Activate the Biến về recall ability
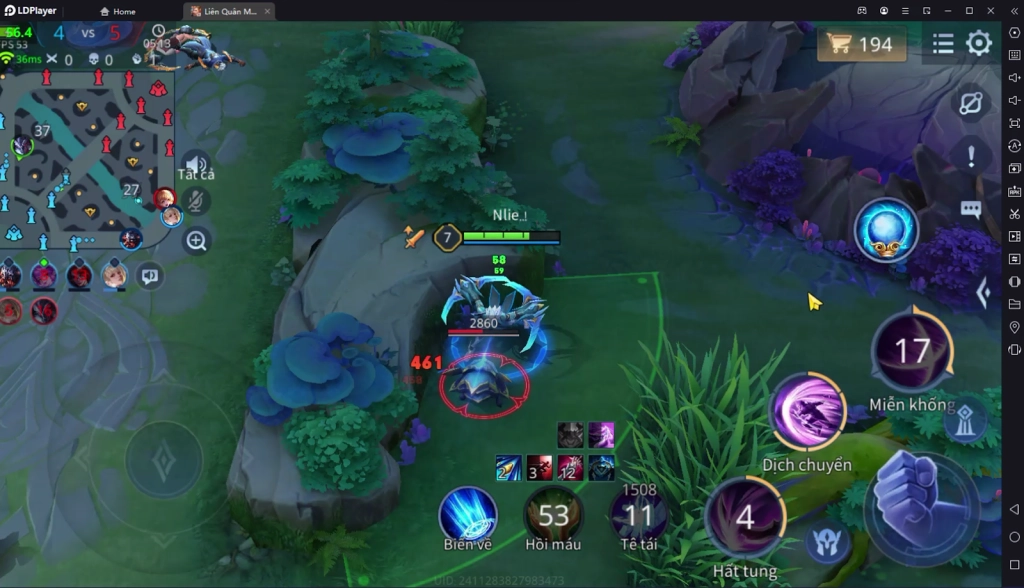 [x=468, y=515]
